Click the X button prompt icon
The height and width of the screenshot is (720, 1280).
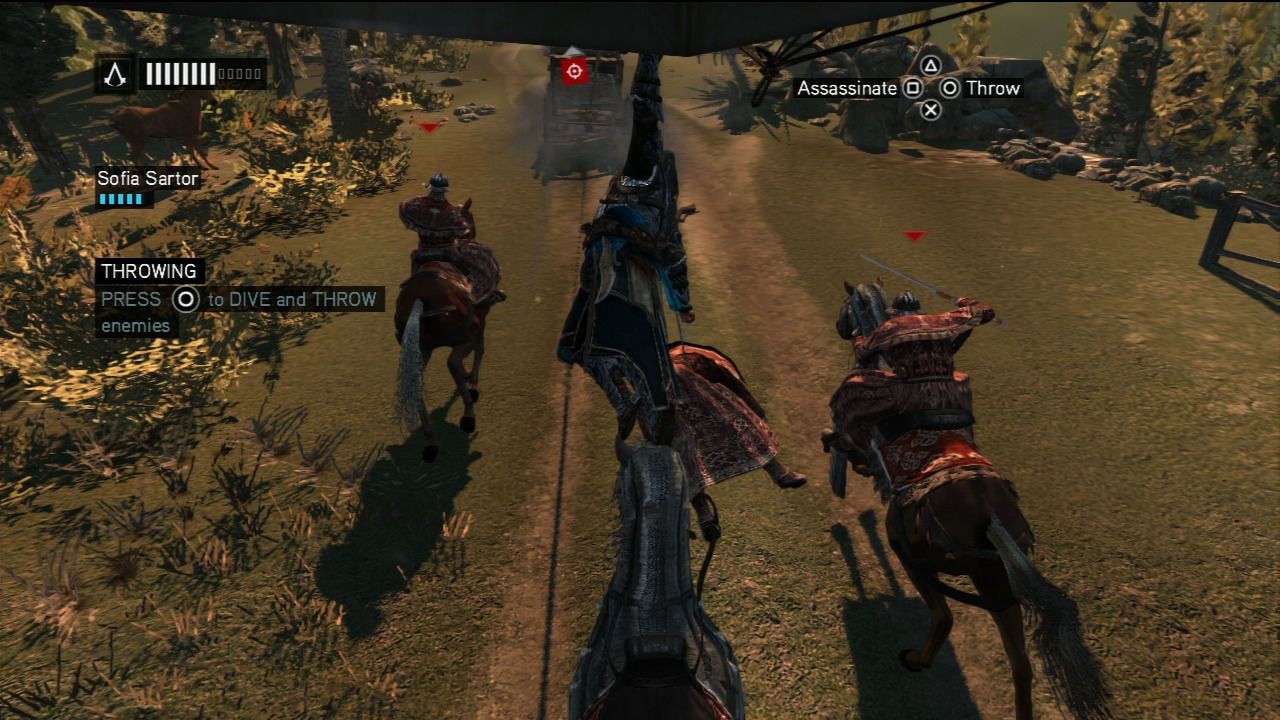point(932,110)
